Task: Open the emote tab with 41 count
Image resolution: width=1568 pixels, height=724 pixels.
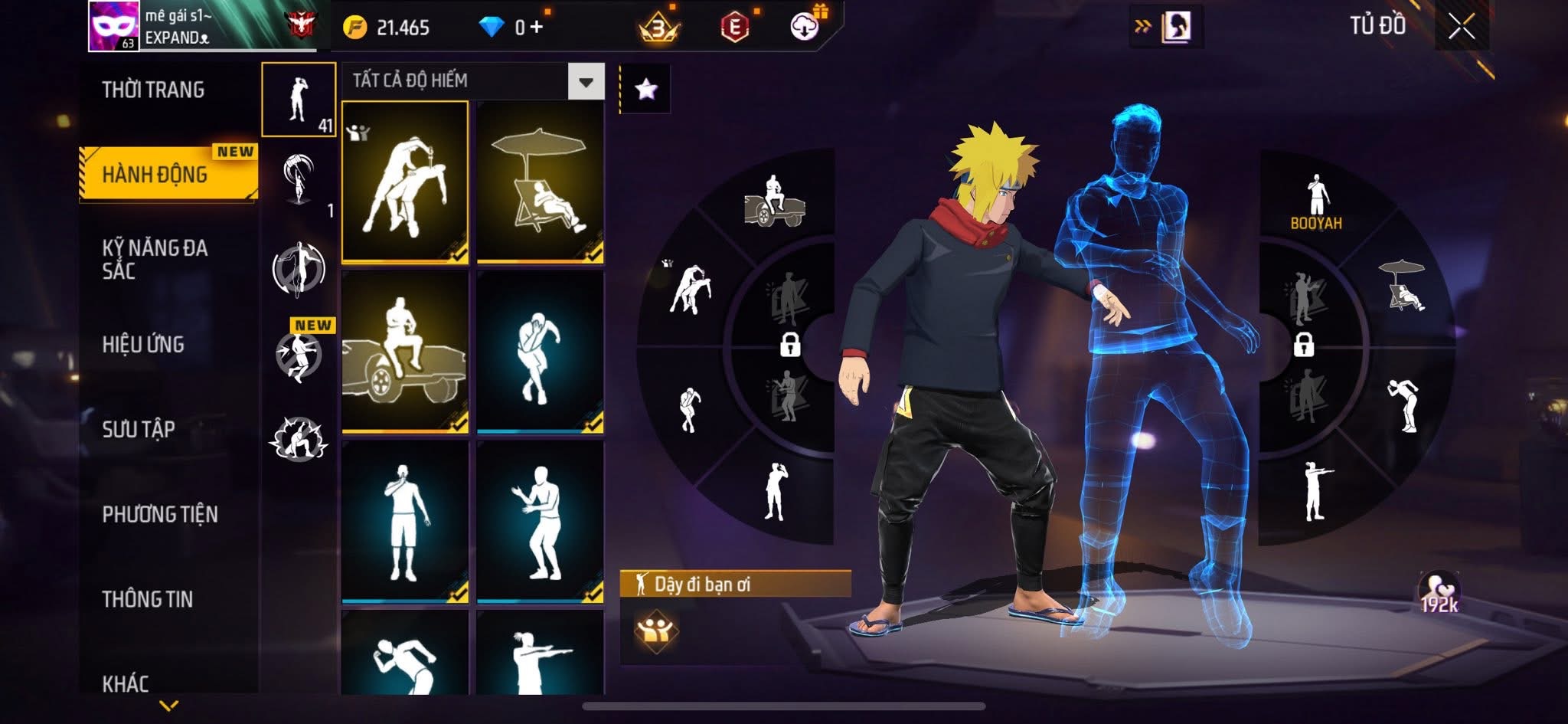Action: pos(299,100)
